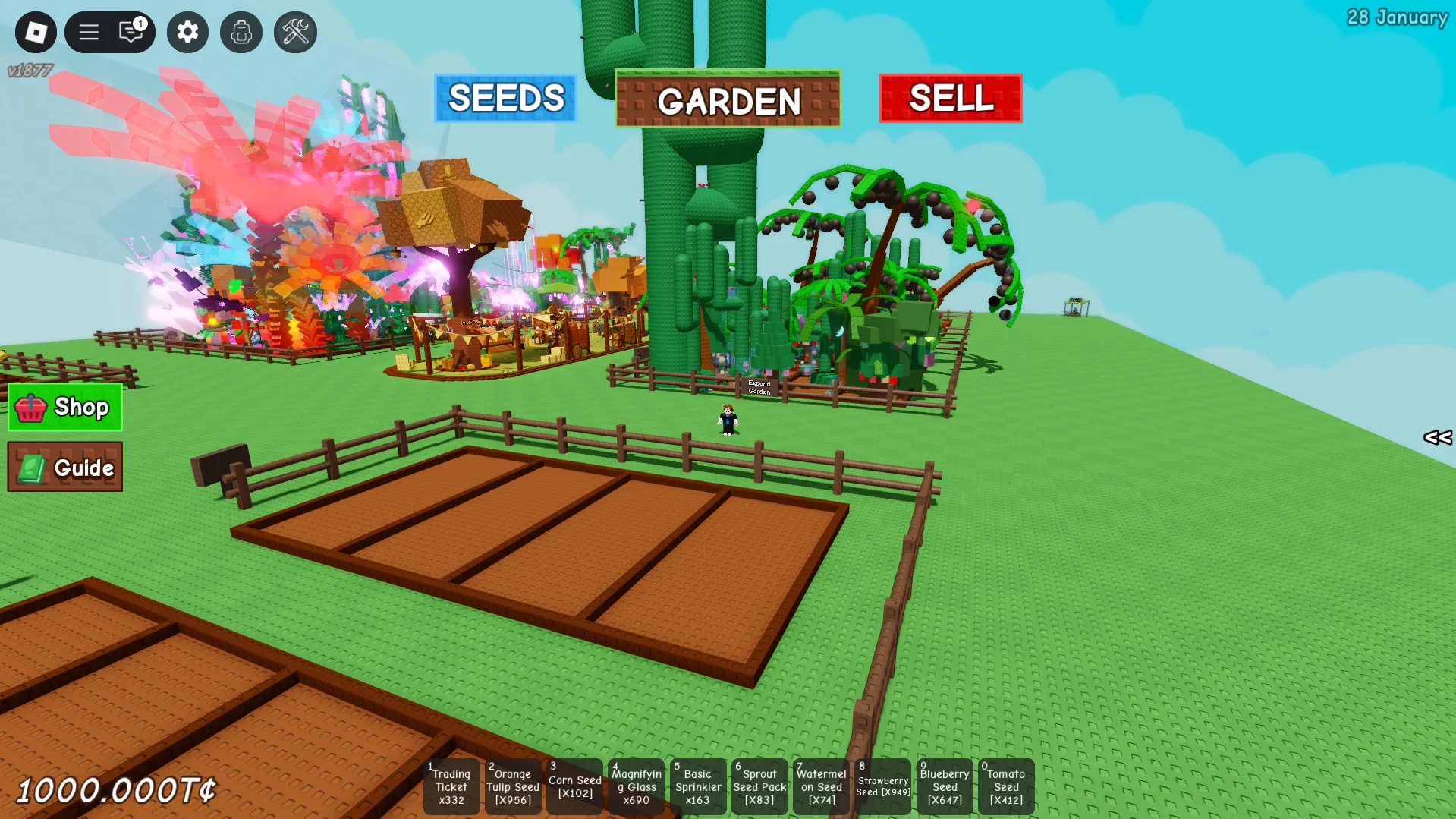1456x819 pixels.
Task: Click the tools/wrench icon in the top bar
Action: tap(294, 33)
